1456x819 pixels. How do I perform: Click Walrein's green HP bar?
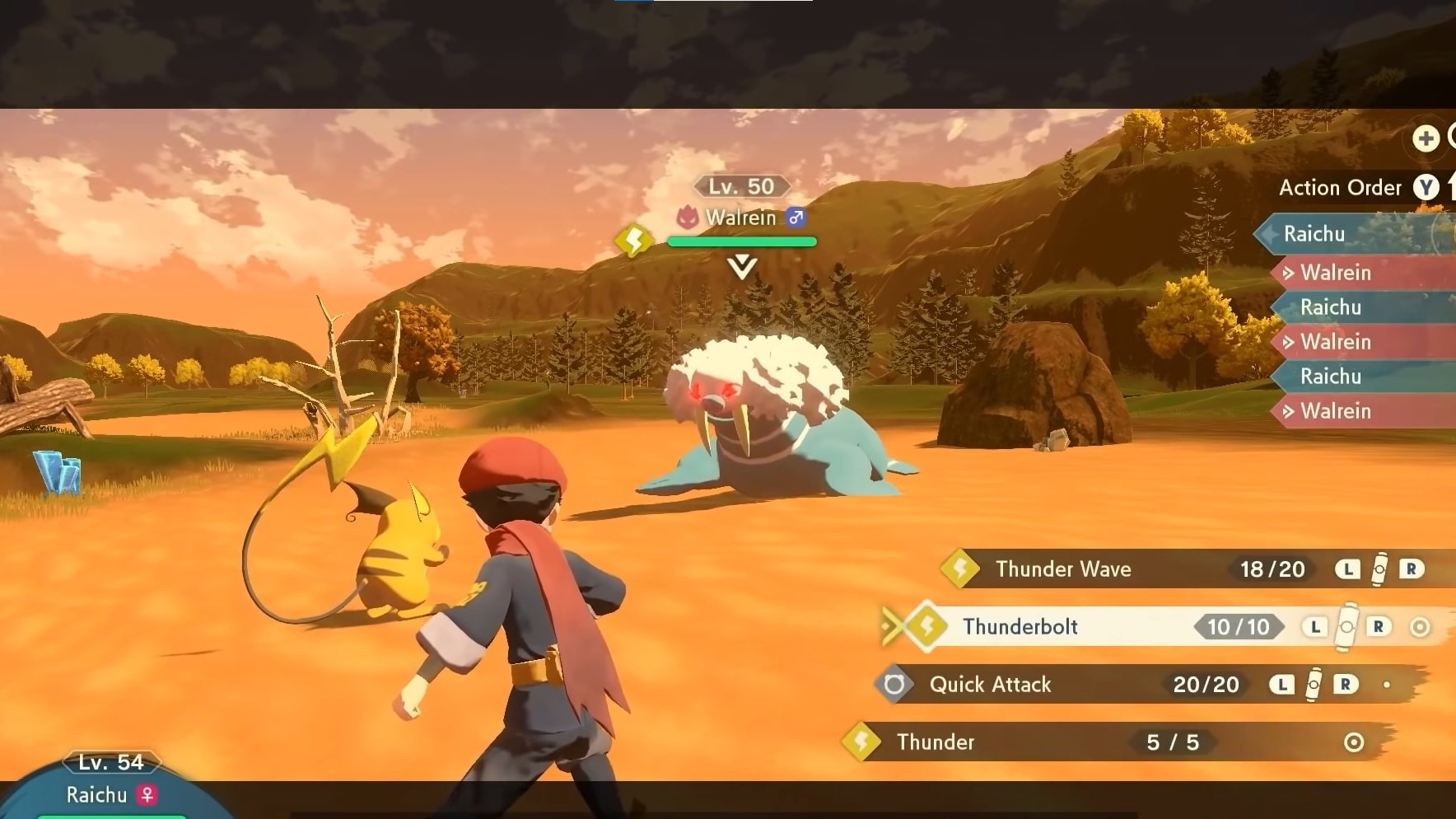tap(740, 241)
